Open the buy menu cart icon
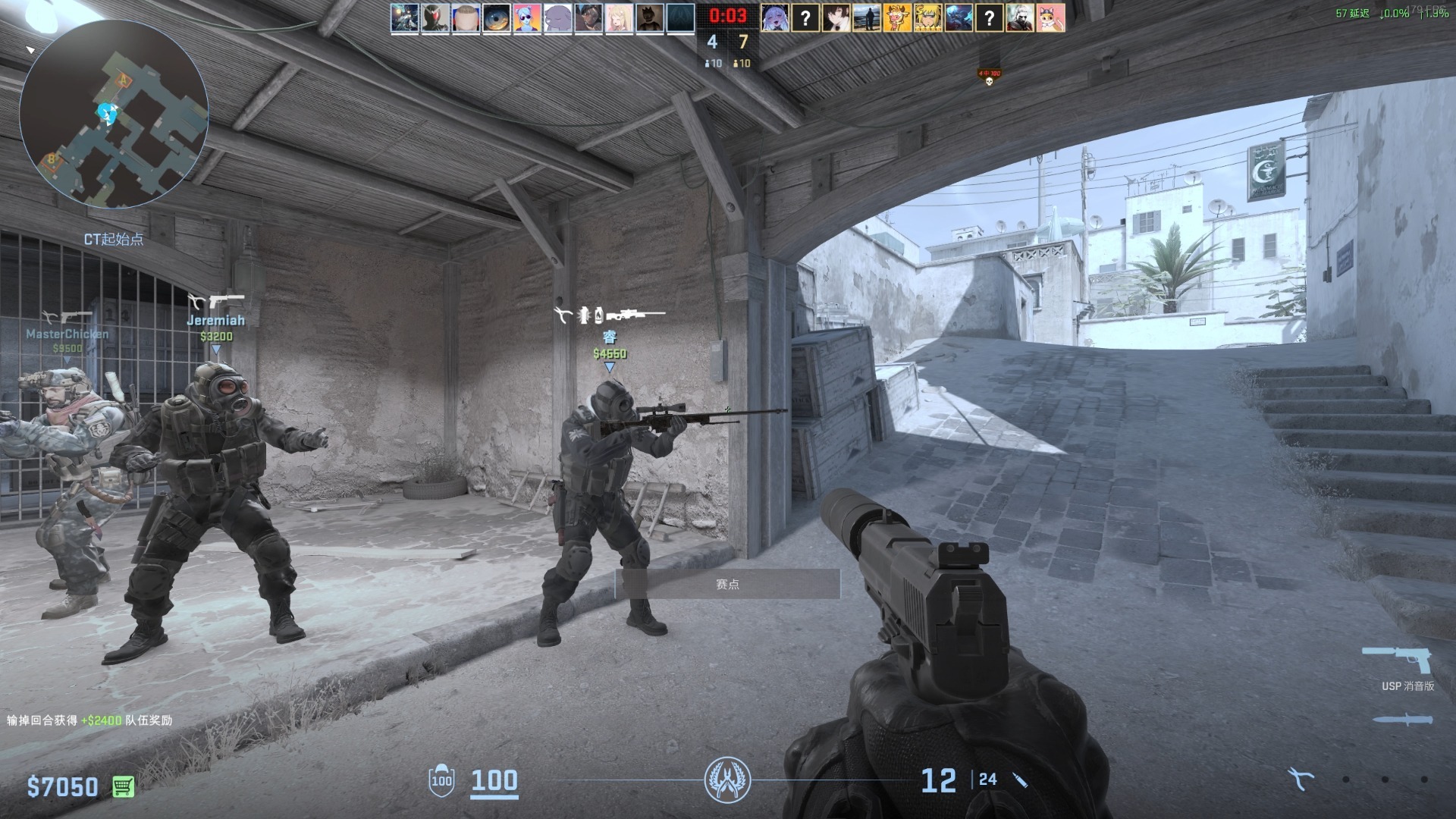The height and width of the screenshot is (819, 1456). coord(123,786)
